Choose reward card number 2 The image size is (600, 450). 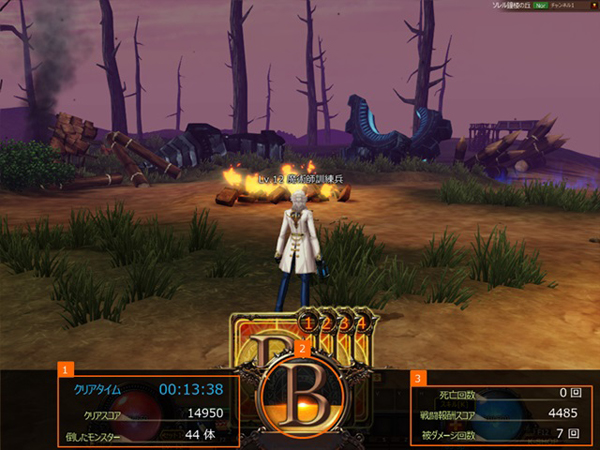pos(327,323)
